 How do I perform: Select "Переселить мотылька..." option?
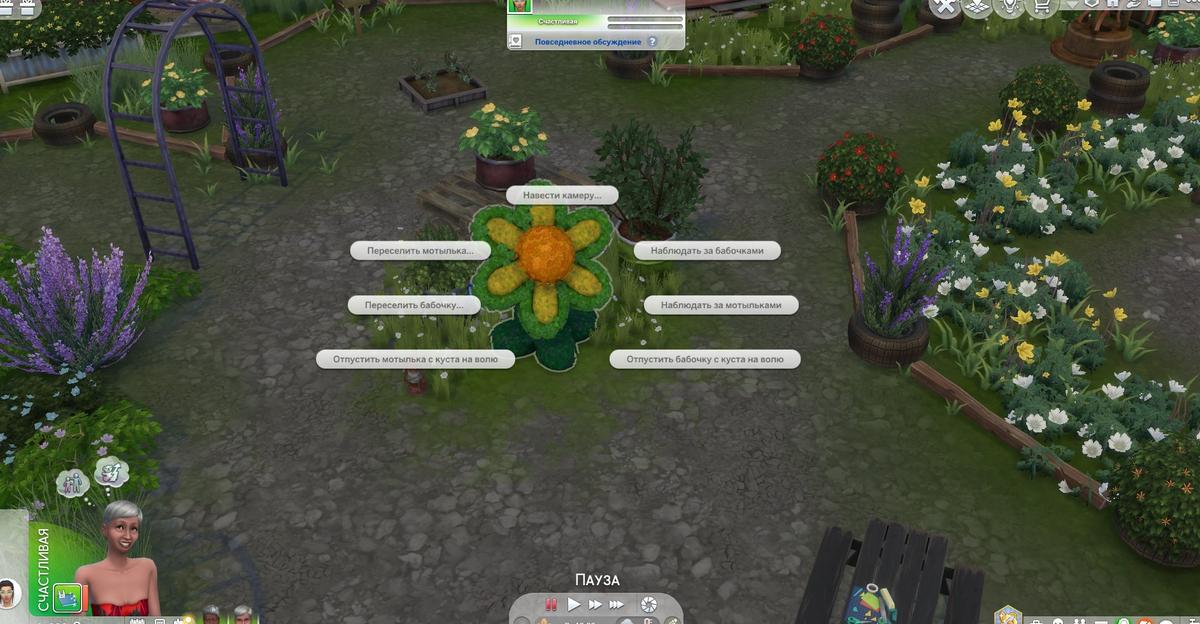click(x=420, y=250)
